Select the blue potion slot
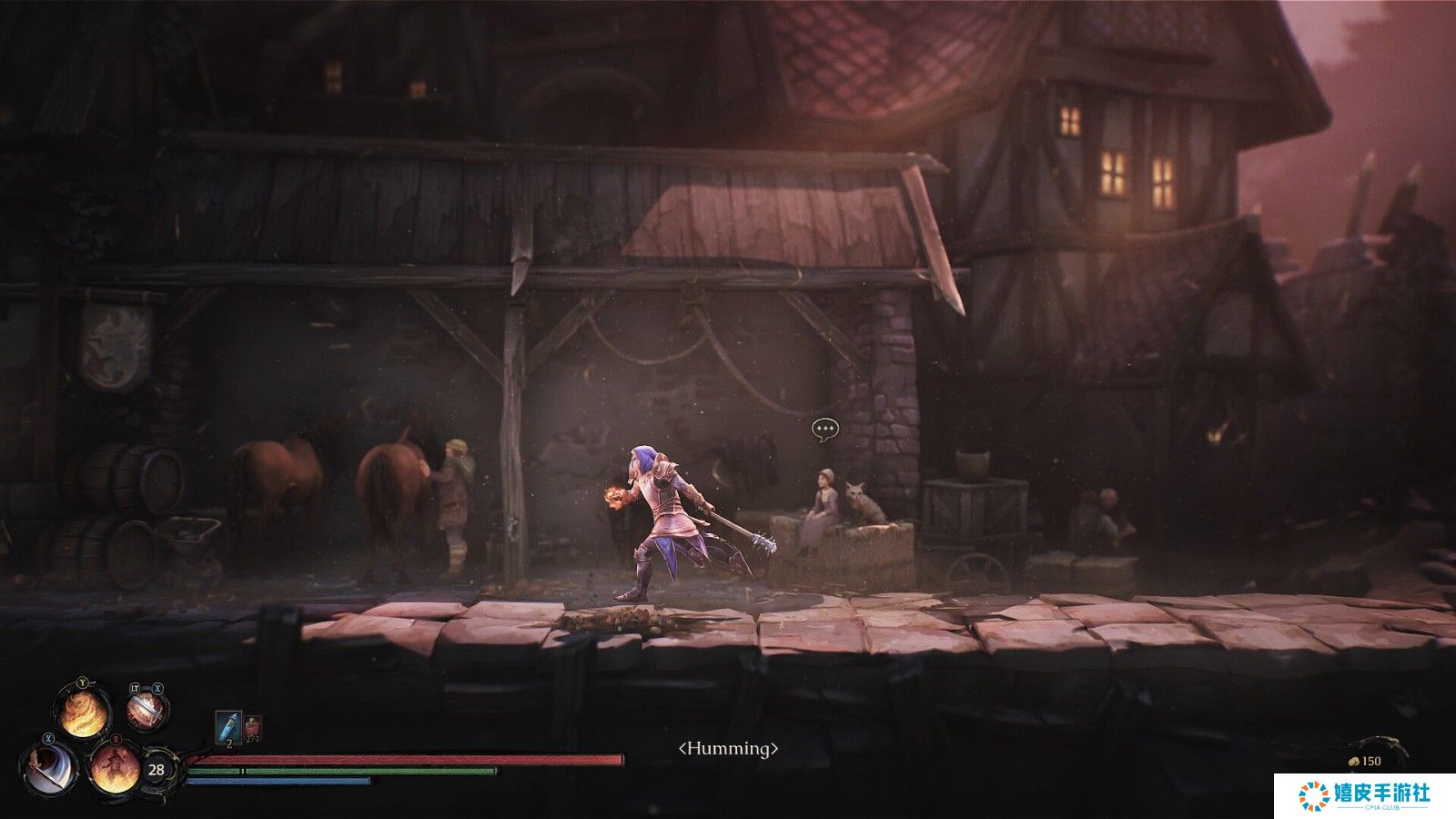This screenshot has height=819, width=1456. [x=227, y=726]
